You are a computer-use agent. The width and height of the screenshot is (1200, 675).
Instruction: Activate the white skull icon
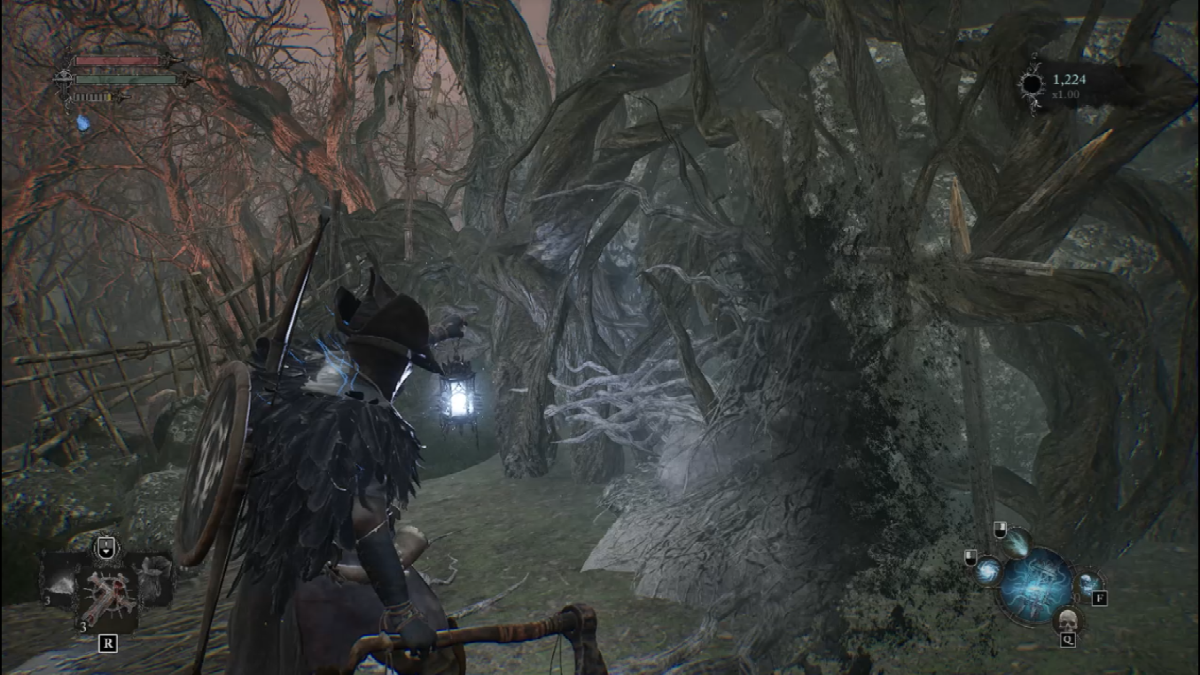point(1066,620)
